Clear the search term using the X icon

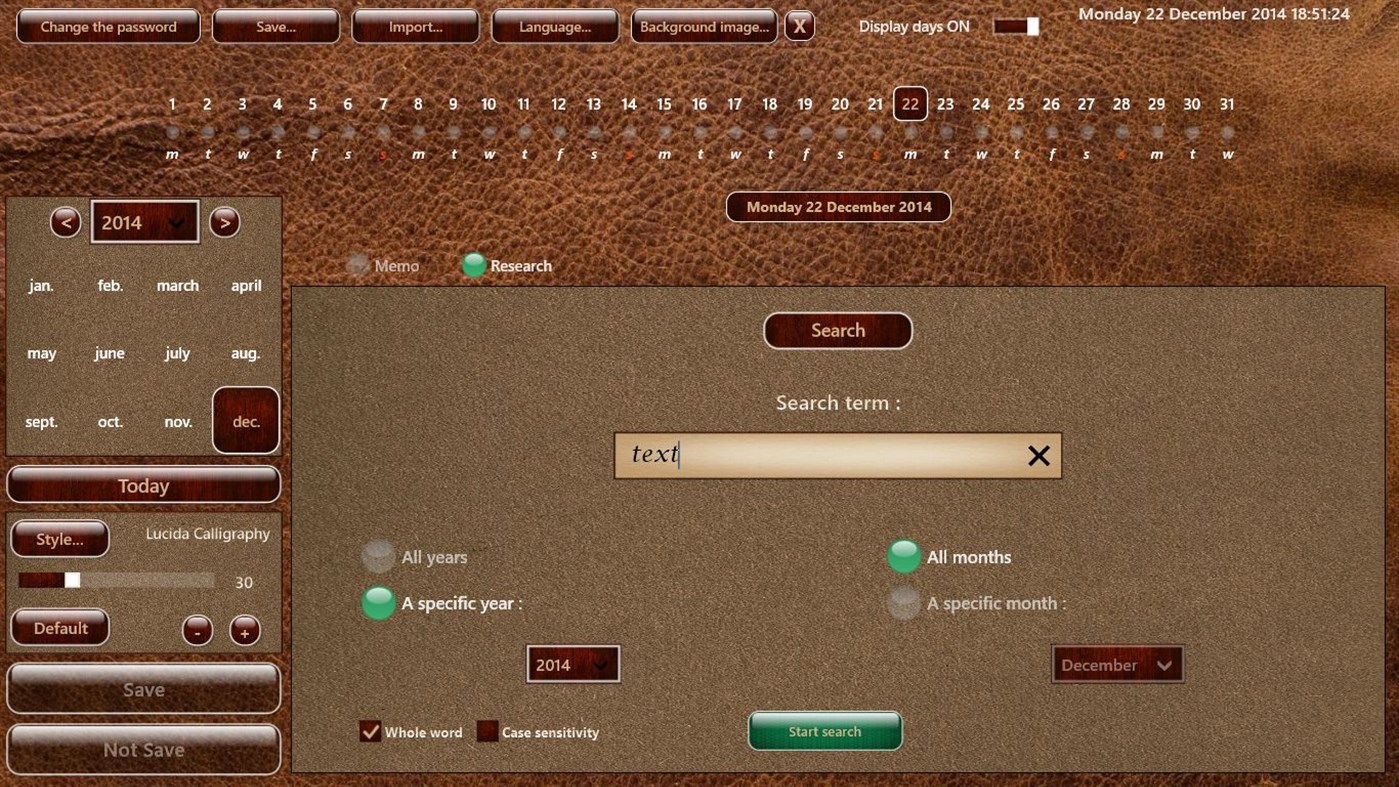tap(1038, 455)
